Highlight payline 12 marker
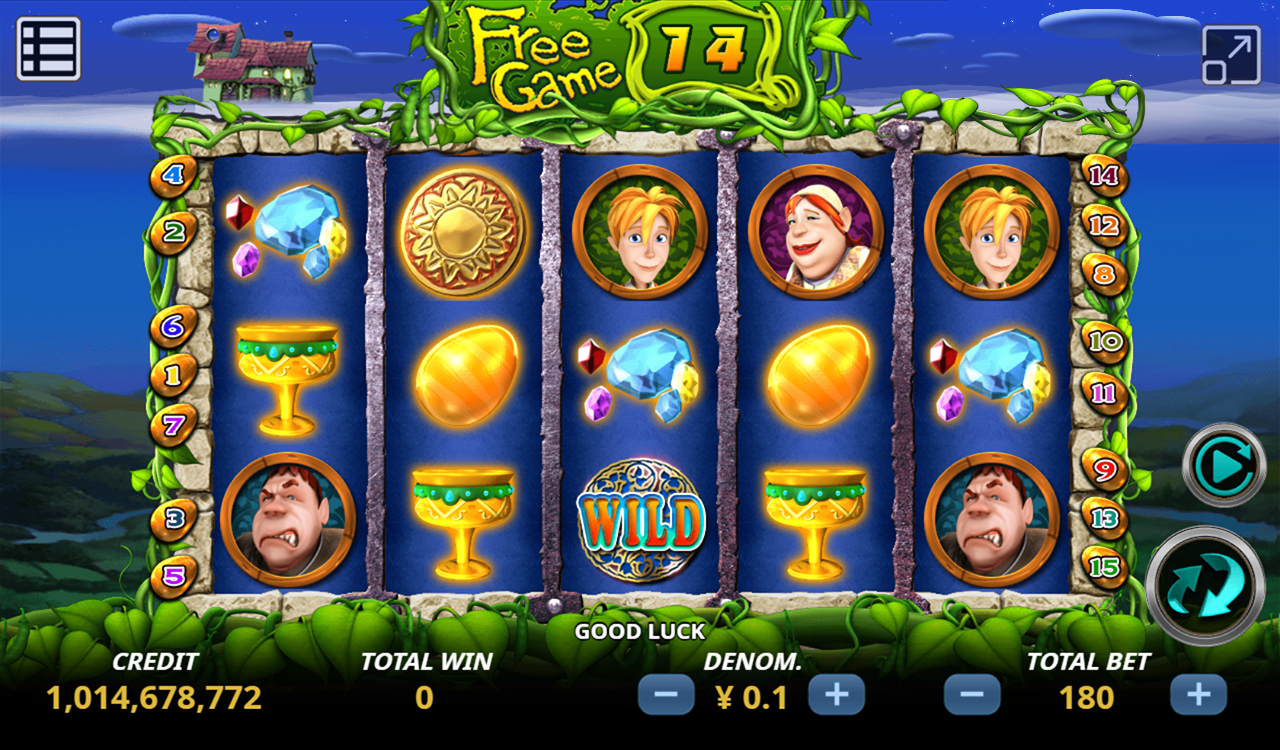Image resolution: width=1280 pixels, height=750 pixels. pyautogui.click(x=1105, y=226)
